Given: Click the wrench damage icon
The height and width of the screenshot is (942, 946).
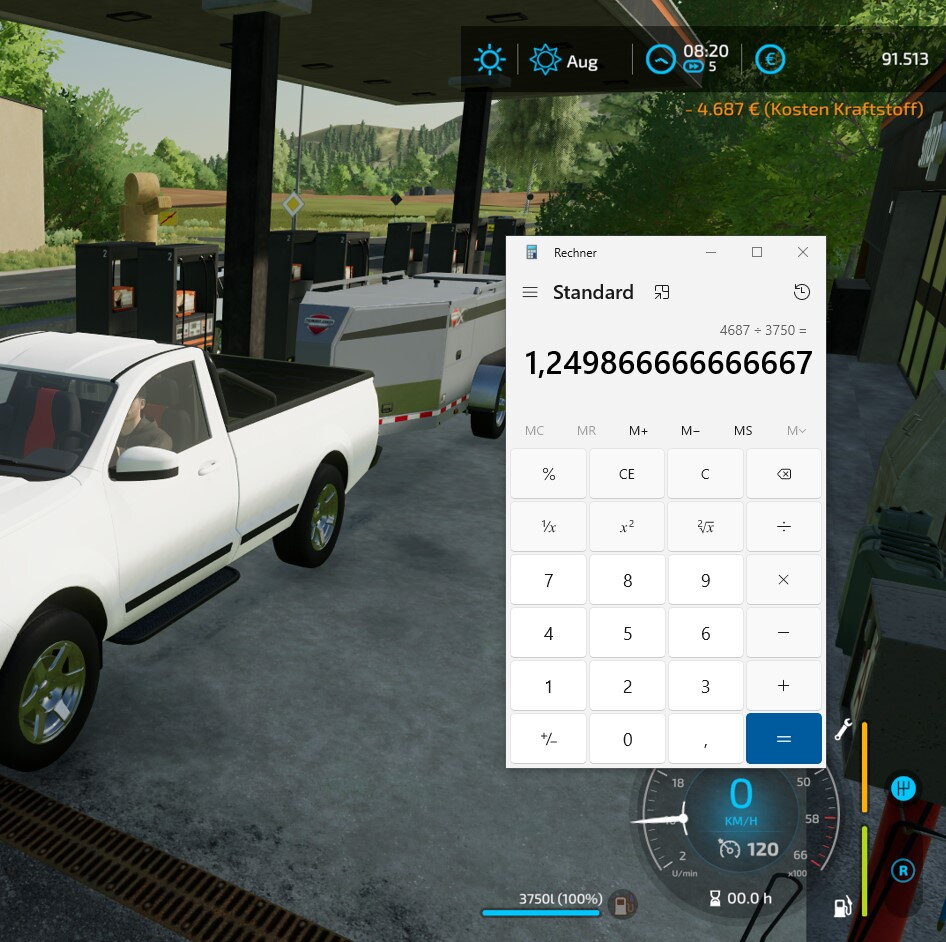Looking at the screenshot, I should pyautogui.click(x=843, y=729).
